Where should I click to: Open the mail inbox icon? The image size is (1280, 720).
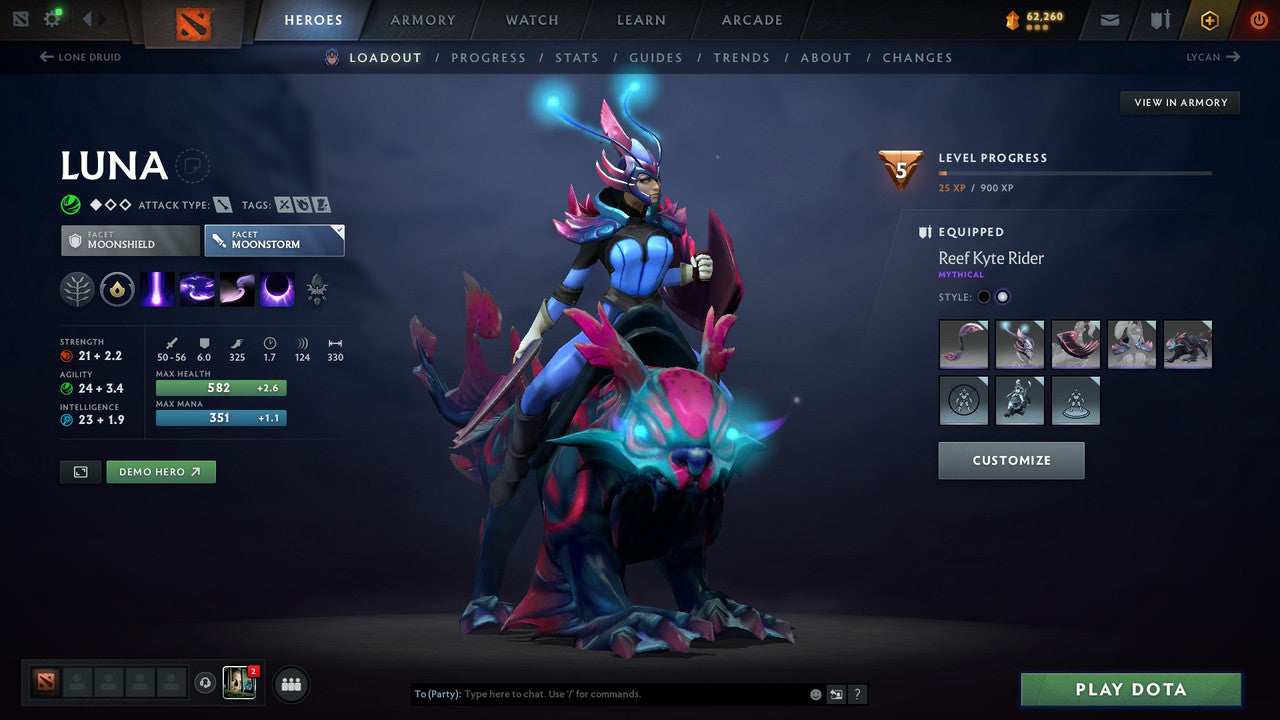point(1109,19)
